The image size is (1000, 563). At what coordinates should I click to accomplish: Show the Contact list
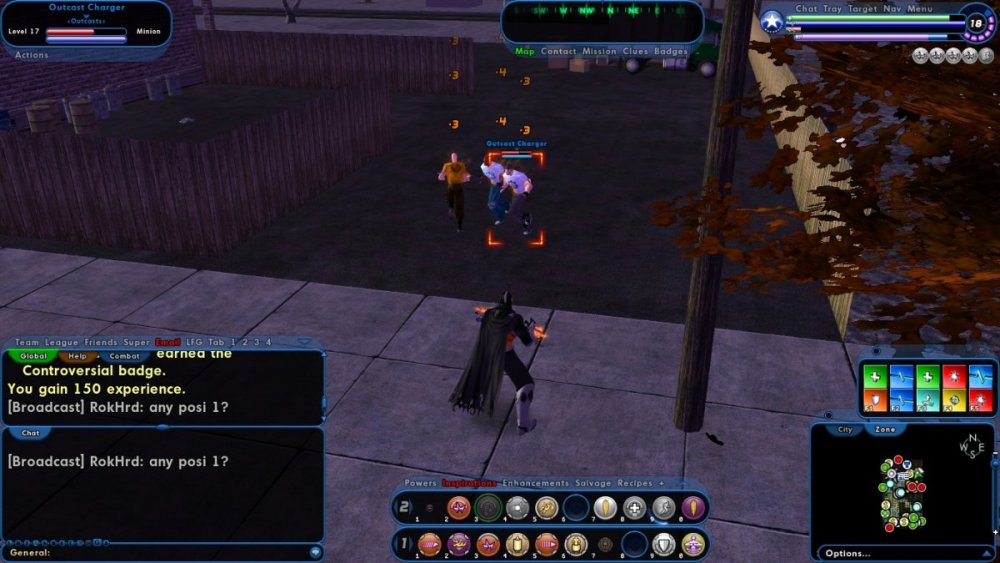(558, 51)
